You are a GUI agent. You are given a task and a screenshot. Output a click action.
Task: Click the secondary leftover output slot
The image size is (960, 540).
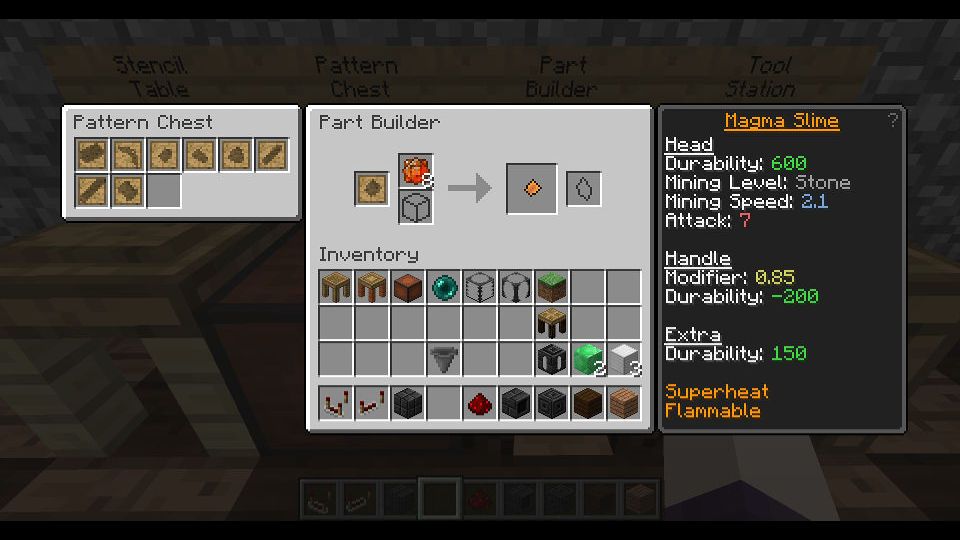(584, 189)
